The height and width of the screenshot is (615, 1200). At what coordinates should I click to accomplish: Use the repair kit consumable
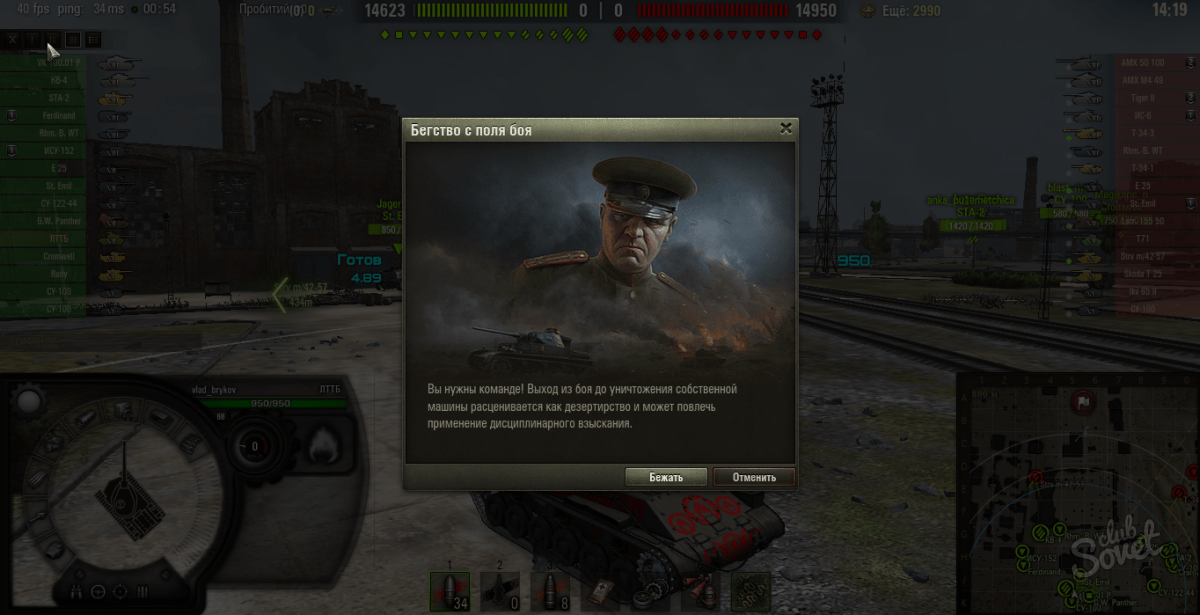[x=651, y=590]
